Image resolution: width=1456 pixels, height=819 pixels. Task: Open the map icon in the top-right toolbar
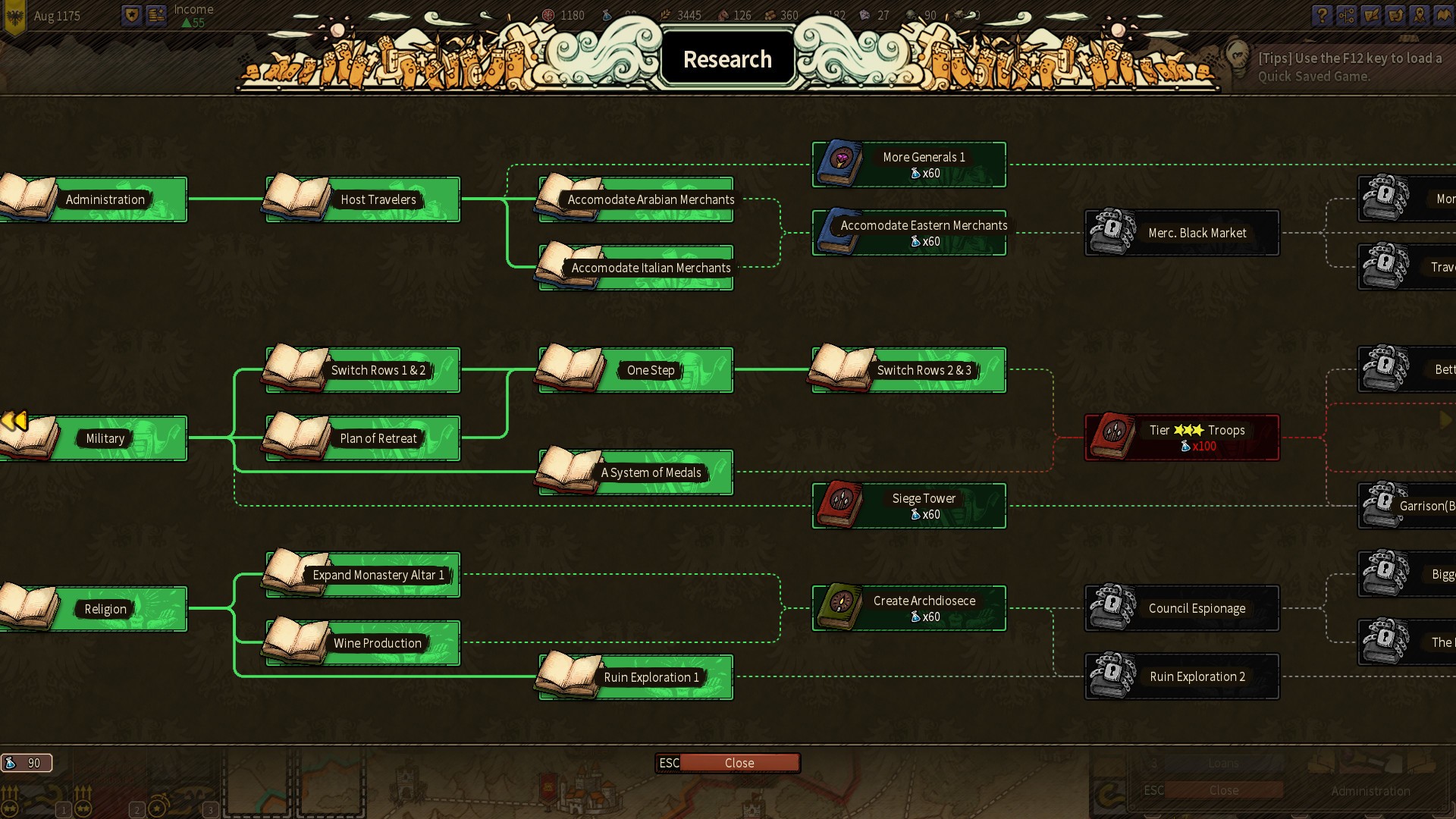[x=1443, y=15]
